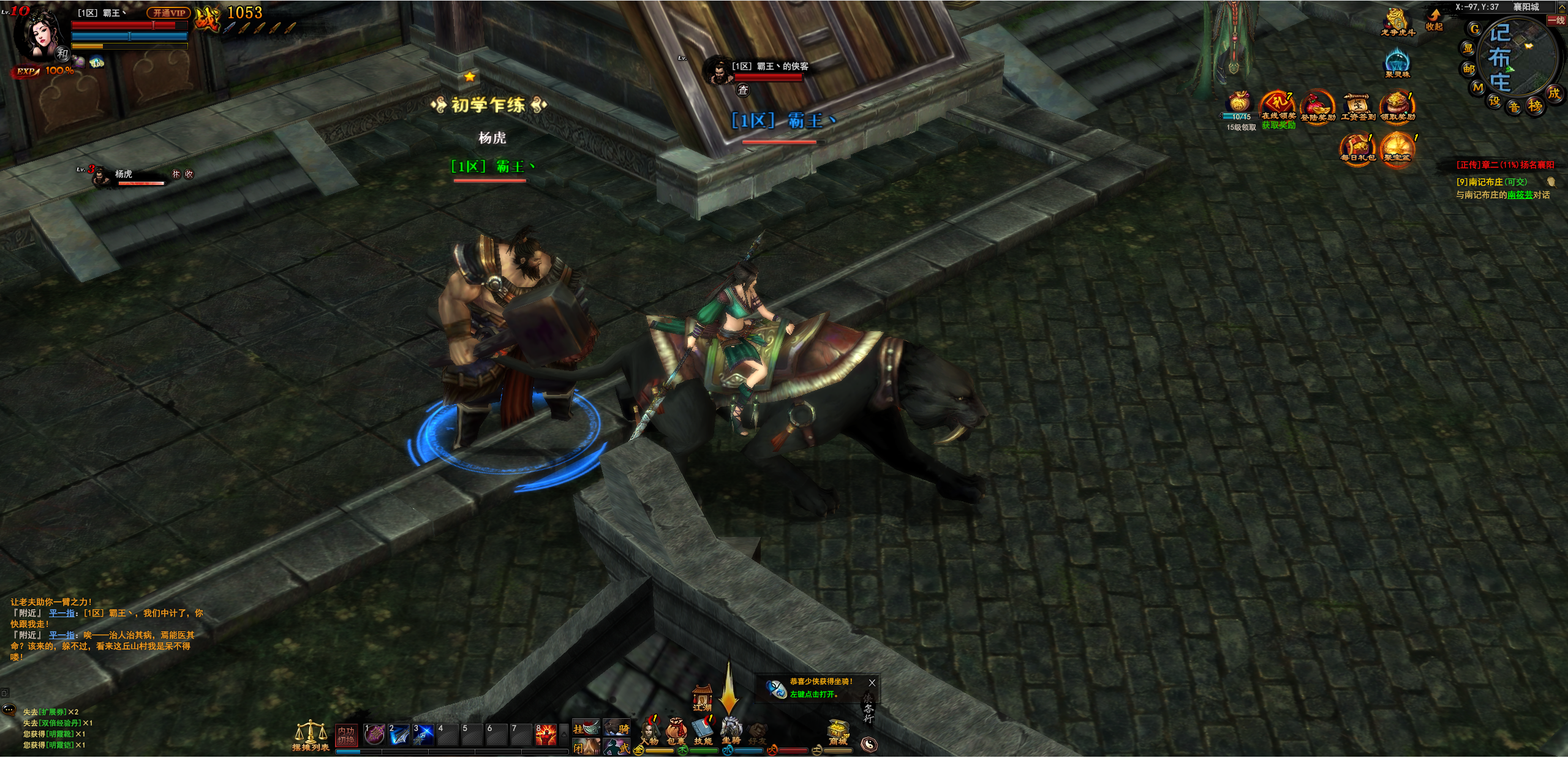
Task: Claim the 在线领奖 online reward
Action: pyautogui.click(x=1278, y=105)
